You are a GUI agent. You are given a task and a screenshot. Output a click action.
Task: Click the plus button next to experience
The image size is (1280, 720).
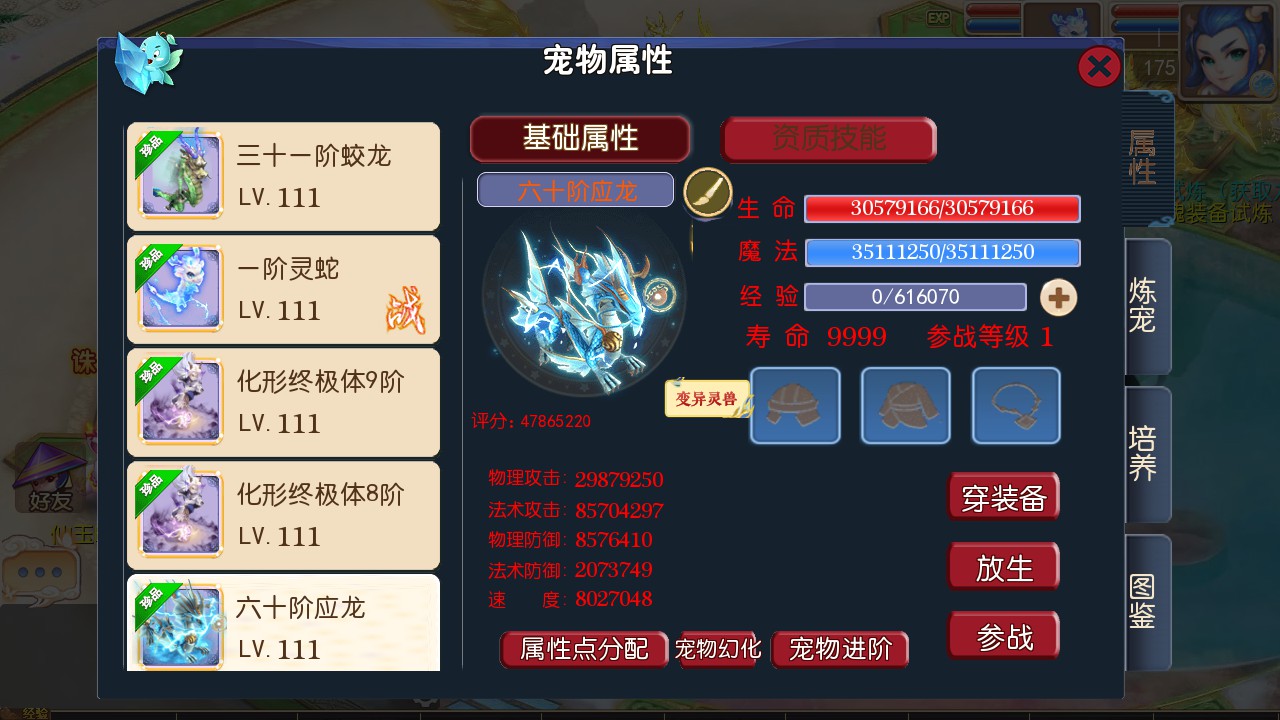click(1058, 297)
